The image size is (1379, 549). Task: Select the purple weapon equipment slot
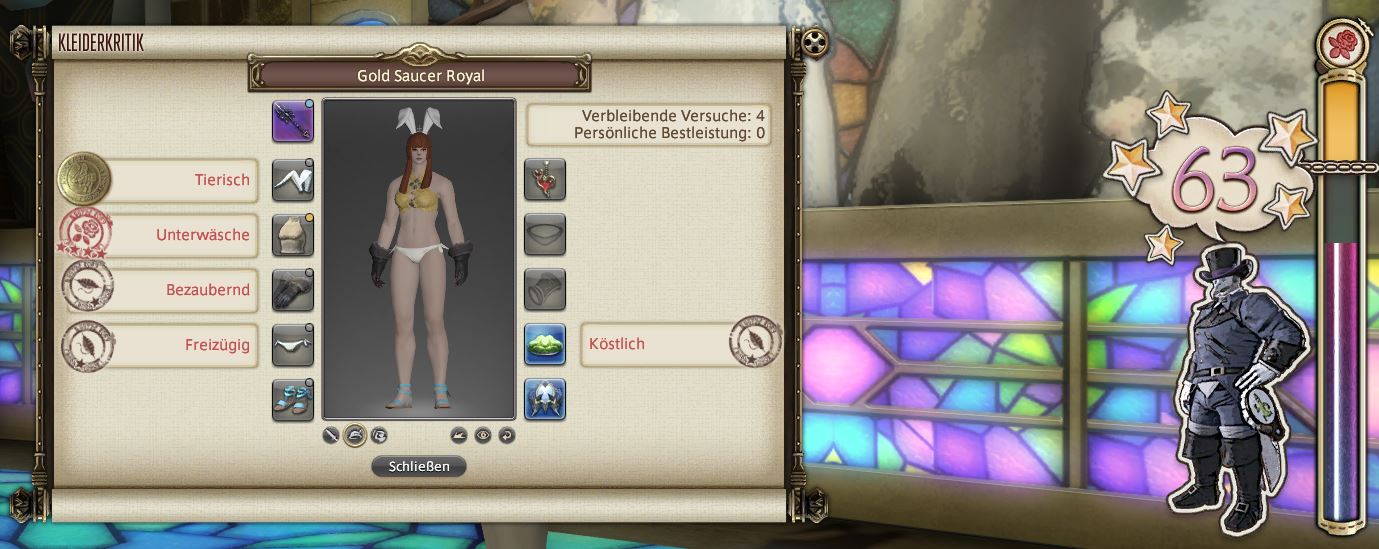point(293,122)
